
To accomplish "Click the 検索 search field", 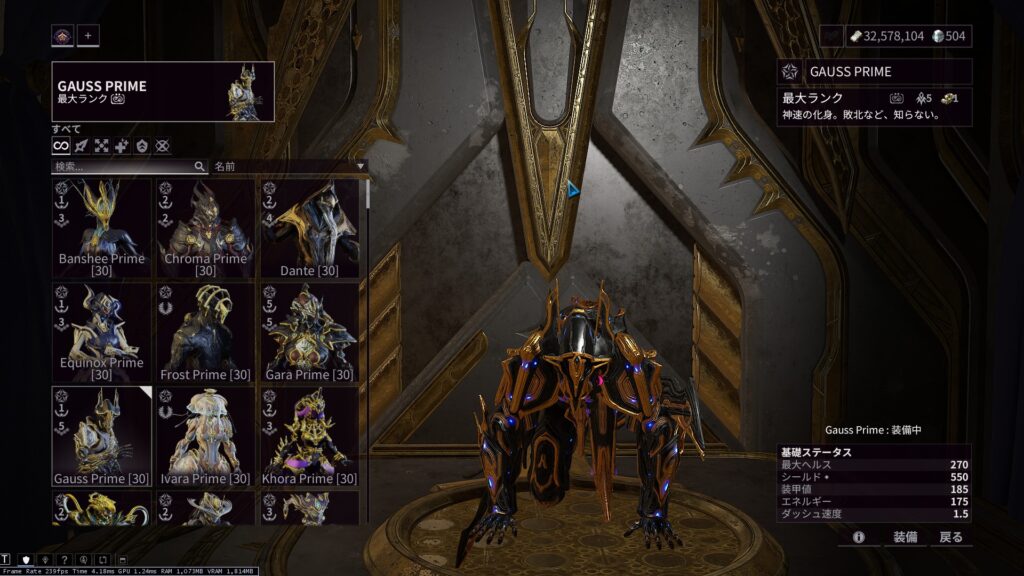I will tap(125, 166).
